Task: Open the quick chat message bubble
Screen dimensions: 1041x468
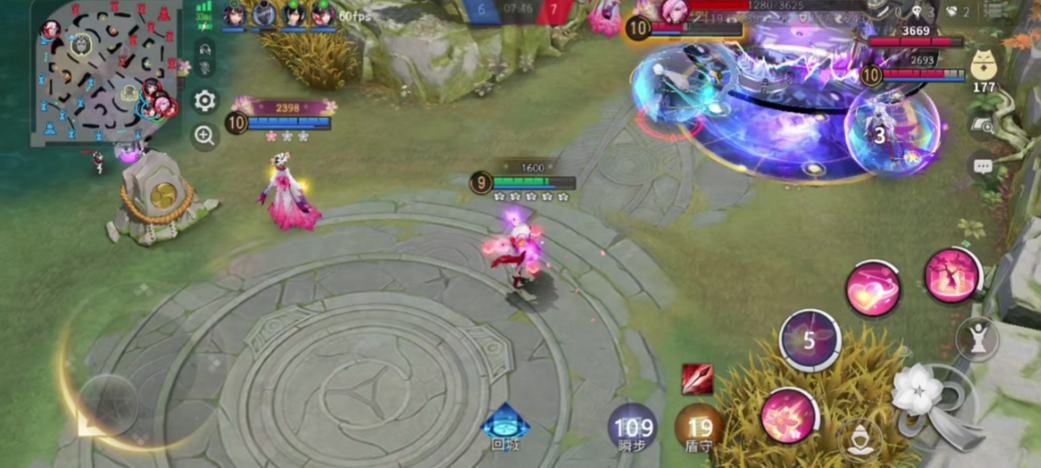Action: [984, 167]
